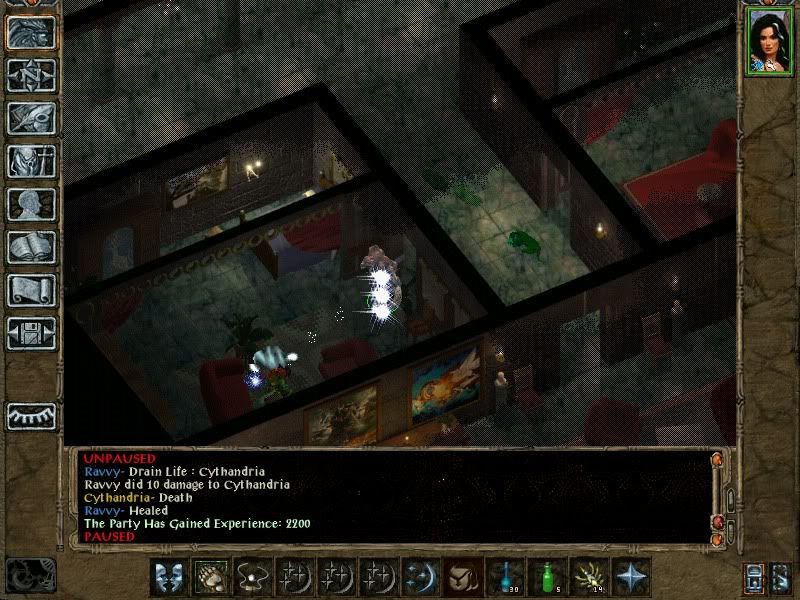The image size is (800, 600).
Task: Activate the talk masks action button
Action: [168, 576]
